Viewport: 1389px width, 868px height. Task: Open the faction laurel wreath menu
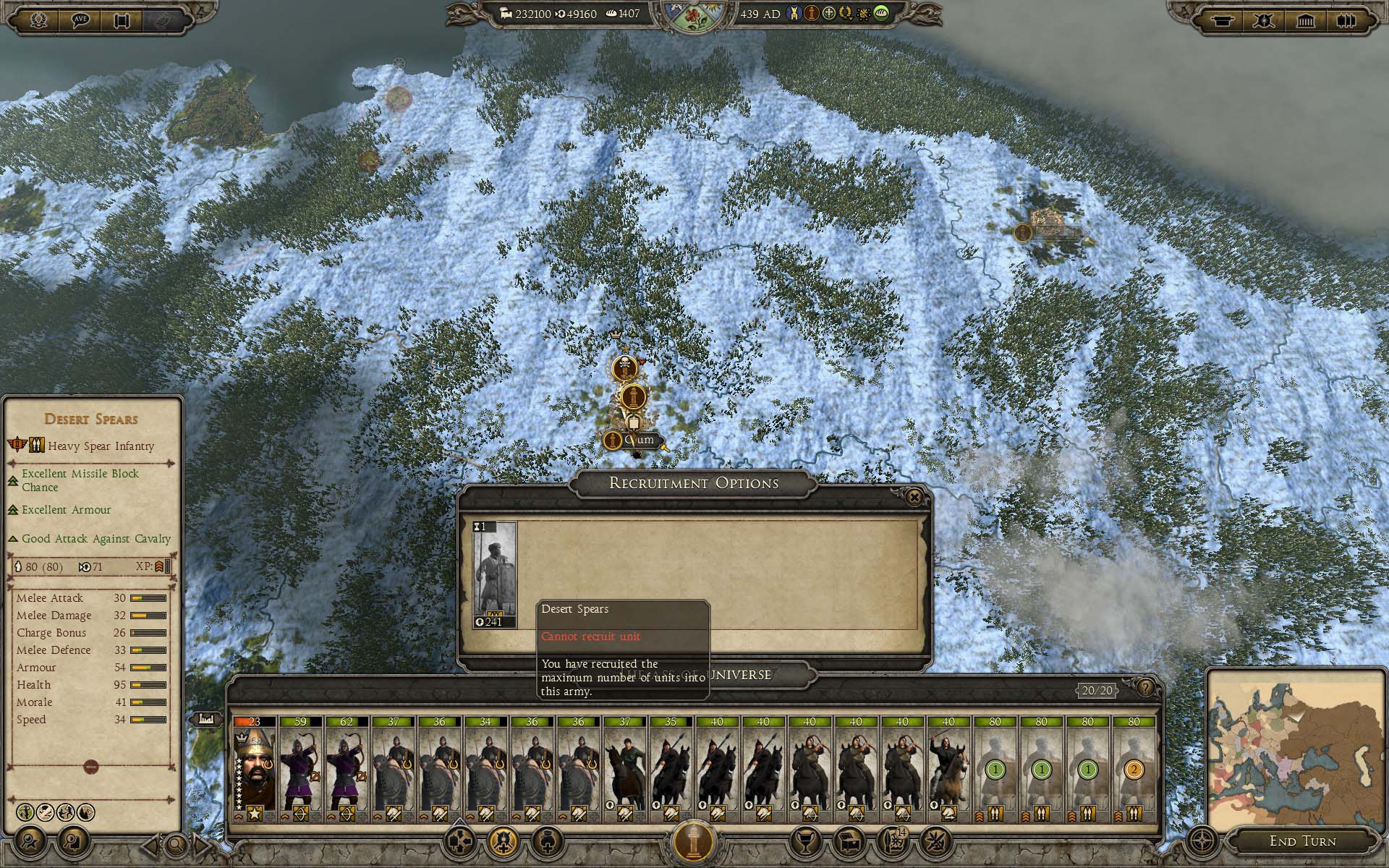point(39,20)
